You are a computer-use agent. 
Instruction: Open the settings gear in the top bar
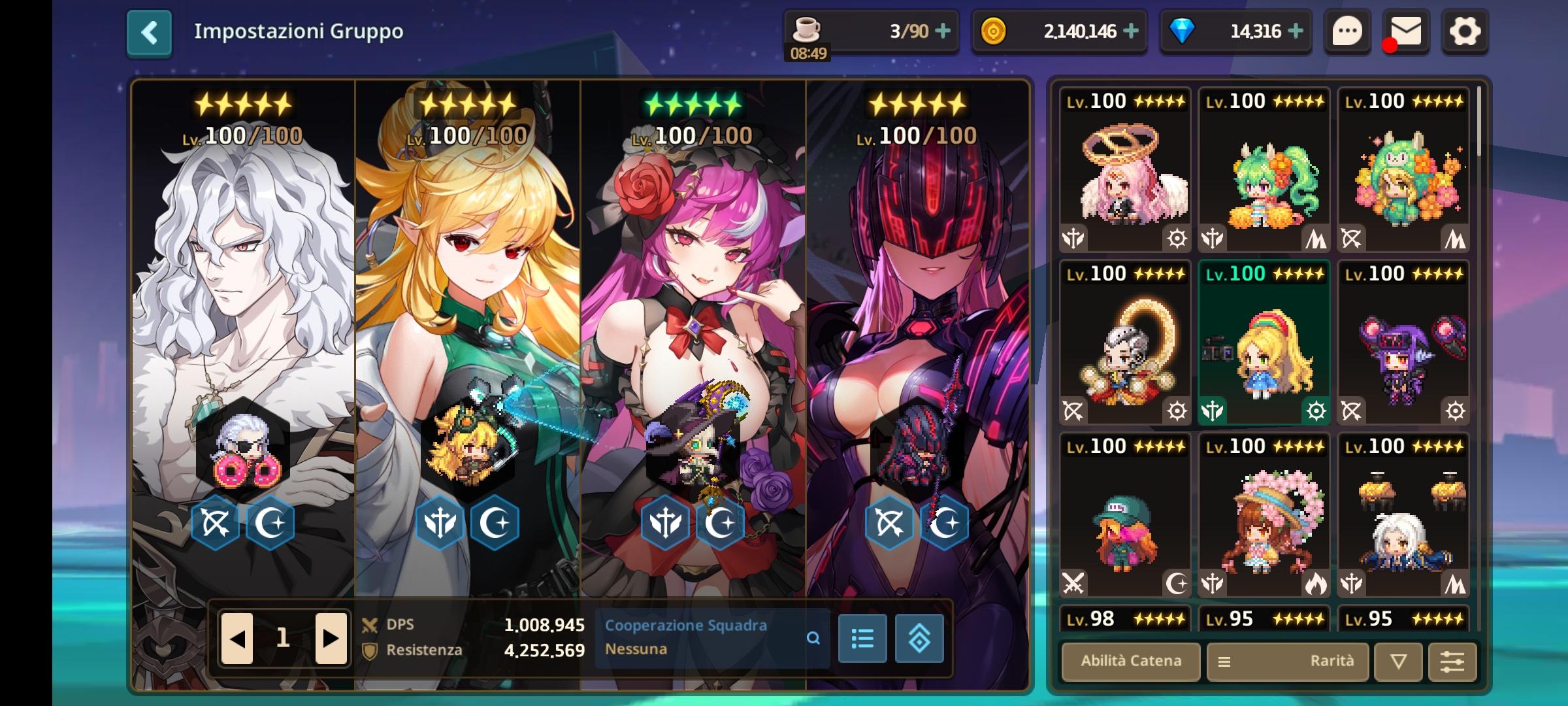[x=1465, y=31]
